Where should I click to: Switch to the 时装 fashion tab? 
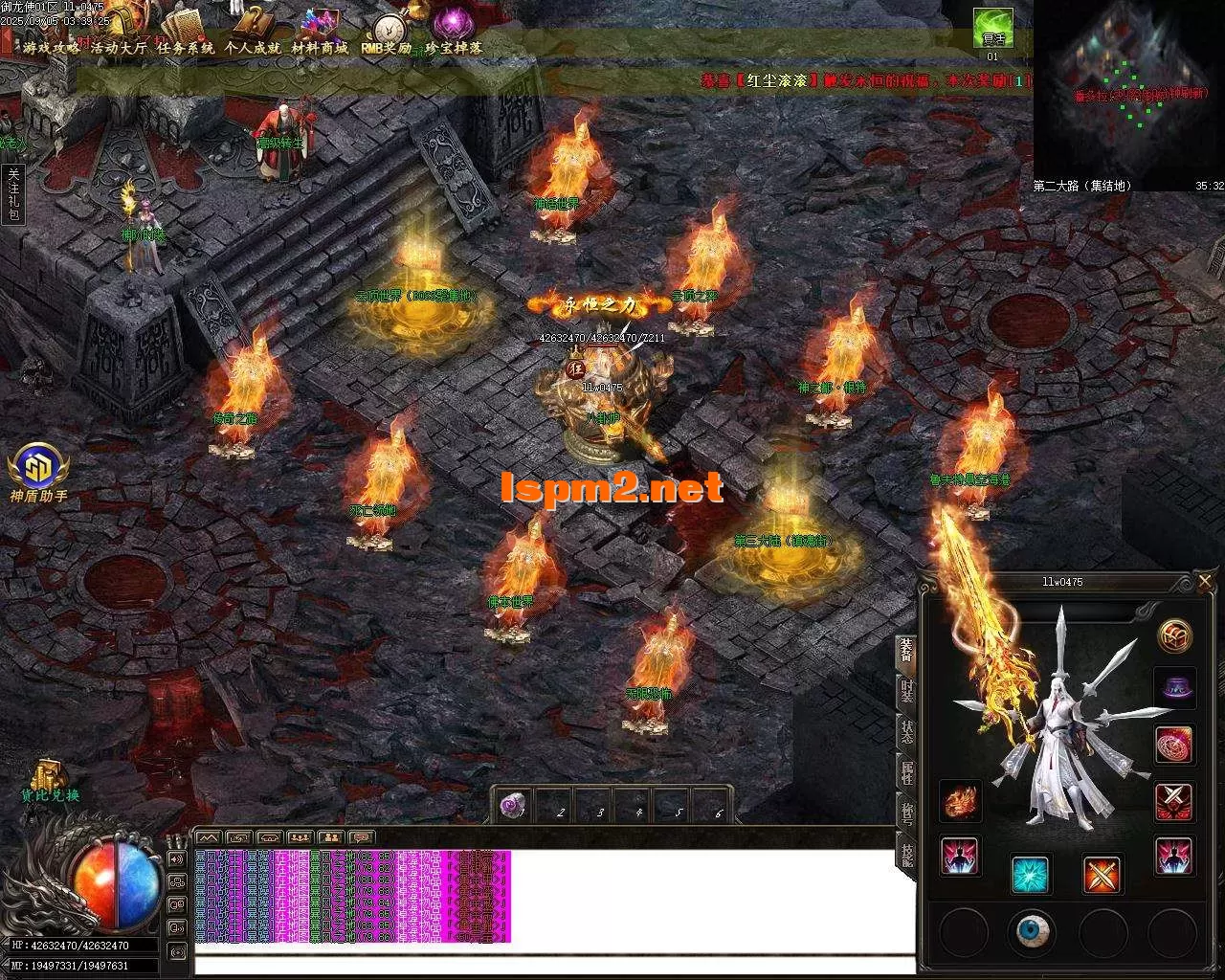pos(906,689)
